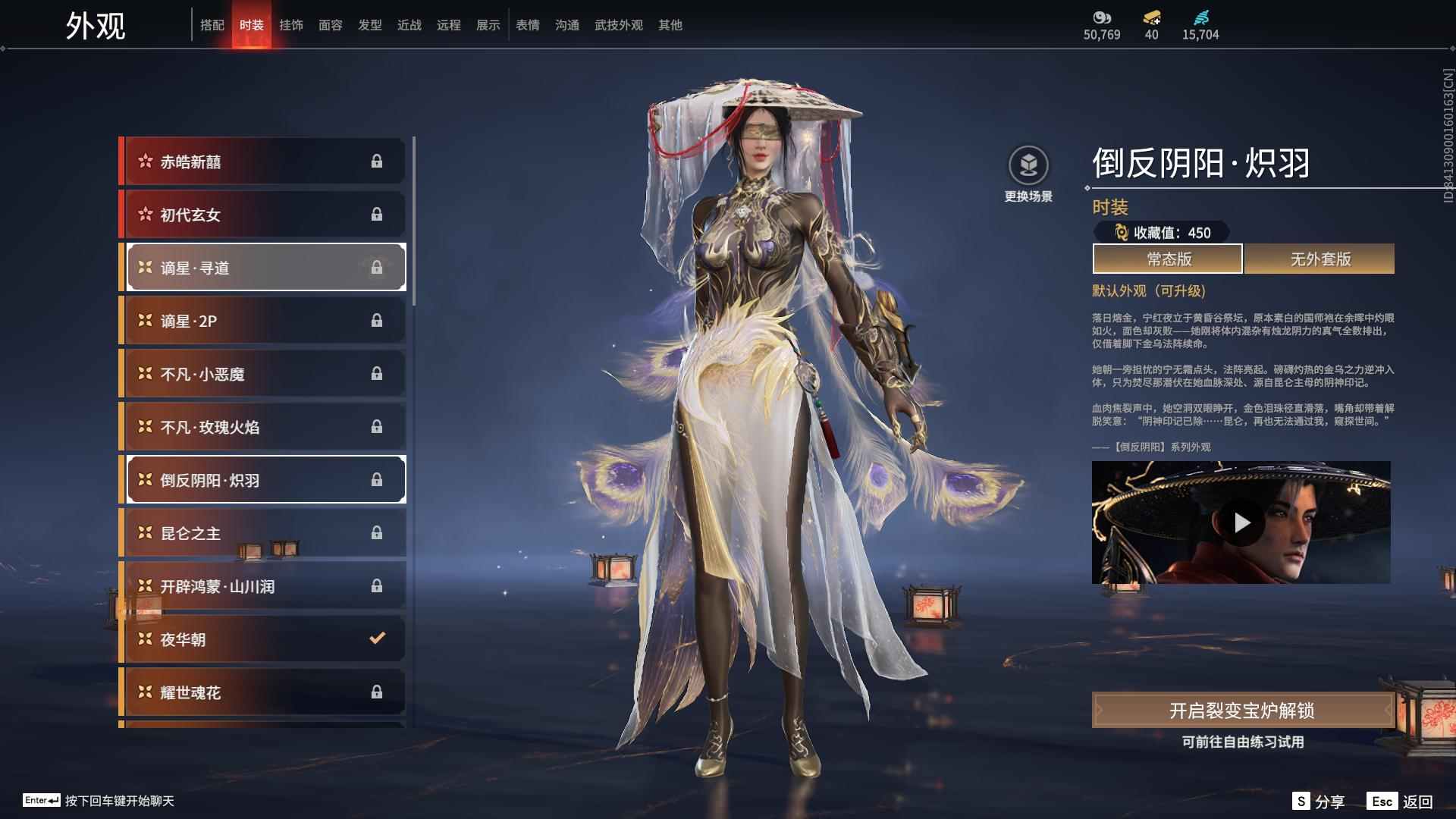
Task: Click the lock icon next to 赤皓新囍
Action: (376, 161)
